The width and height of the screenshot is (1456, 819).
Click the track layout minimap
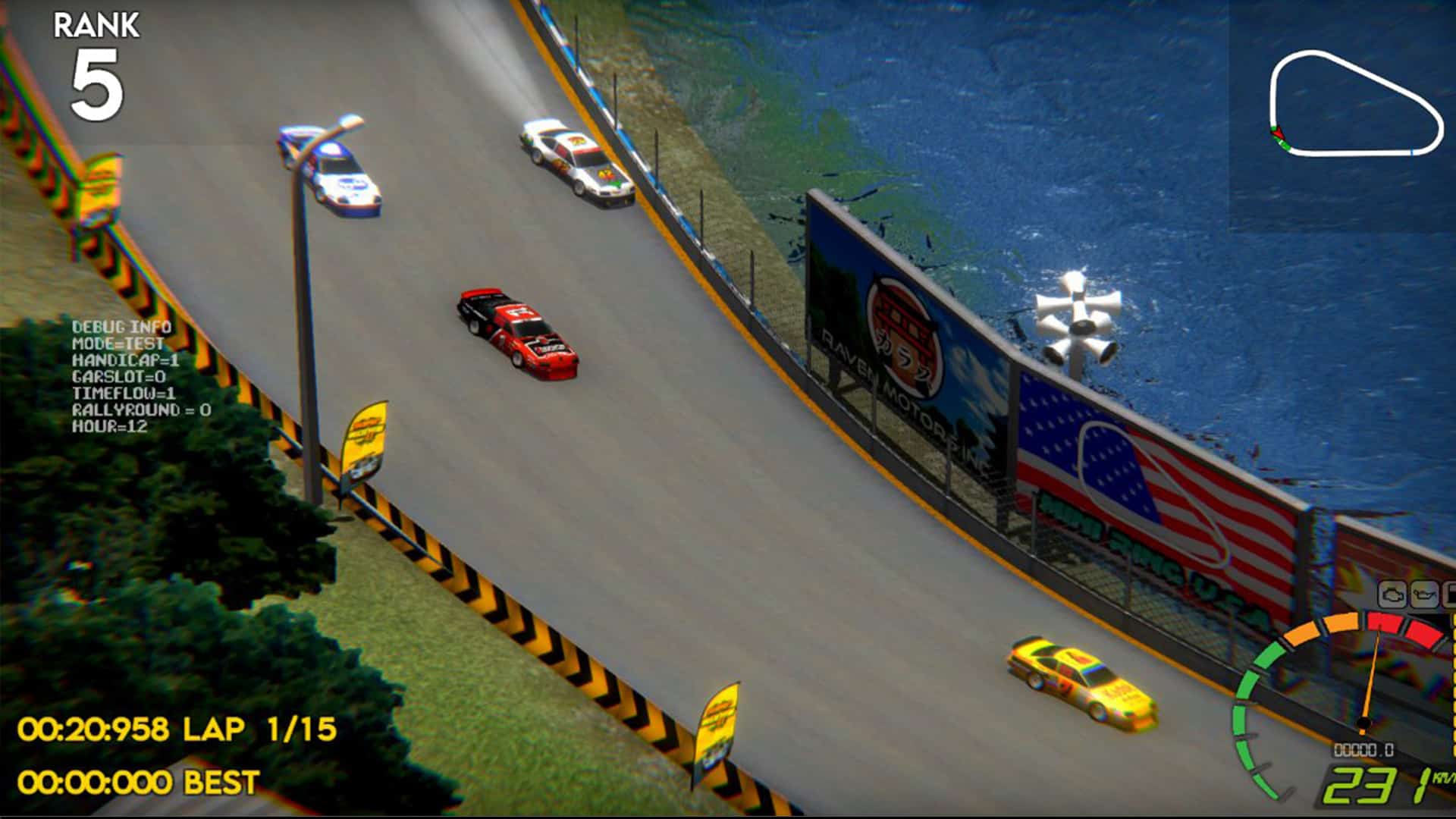tap(1355, 105)
